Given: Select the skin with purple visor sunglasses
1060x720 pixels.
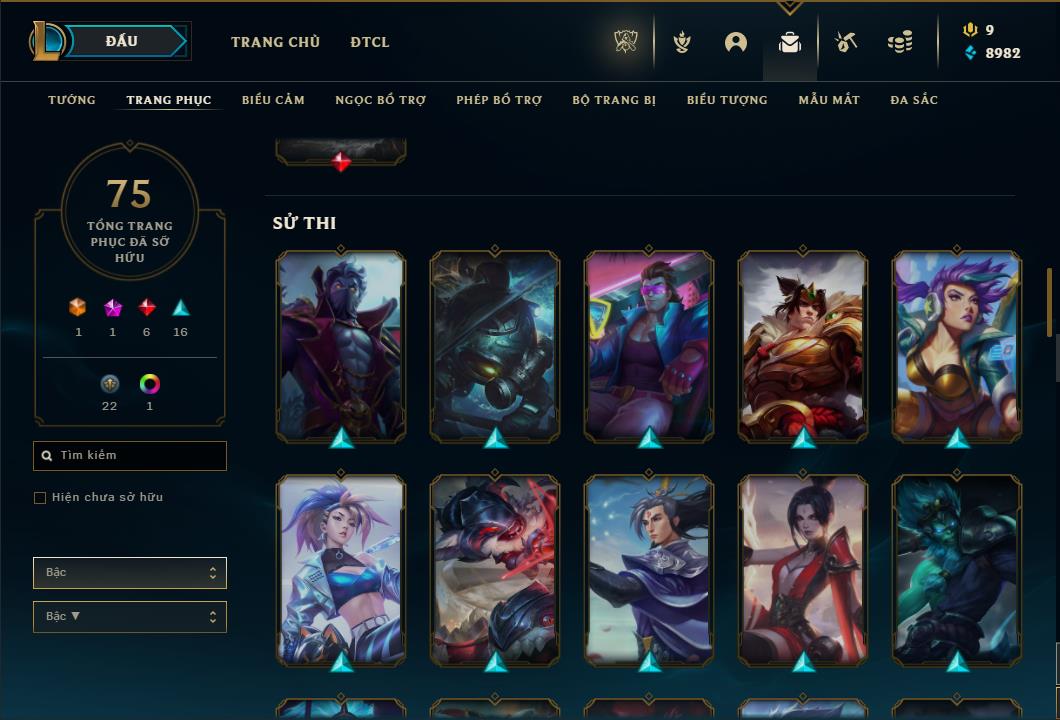Looking at the screenshot, I should (649, 345).
